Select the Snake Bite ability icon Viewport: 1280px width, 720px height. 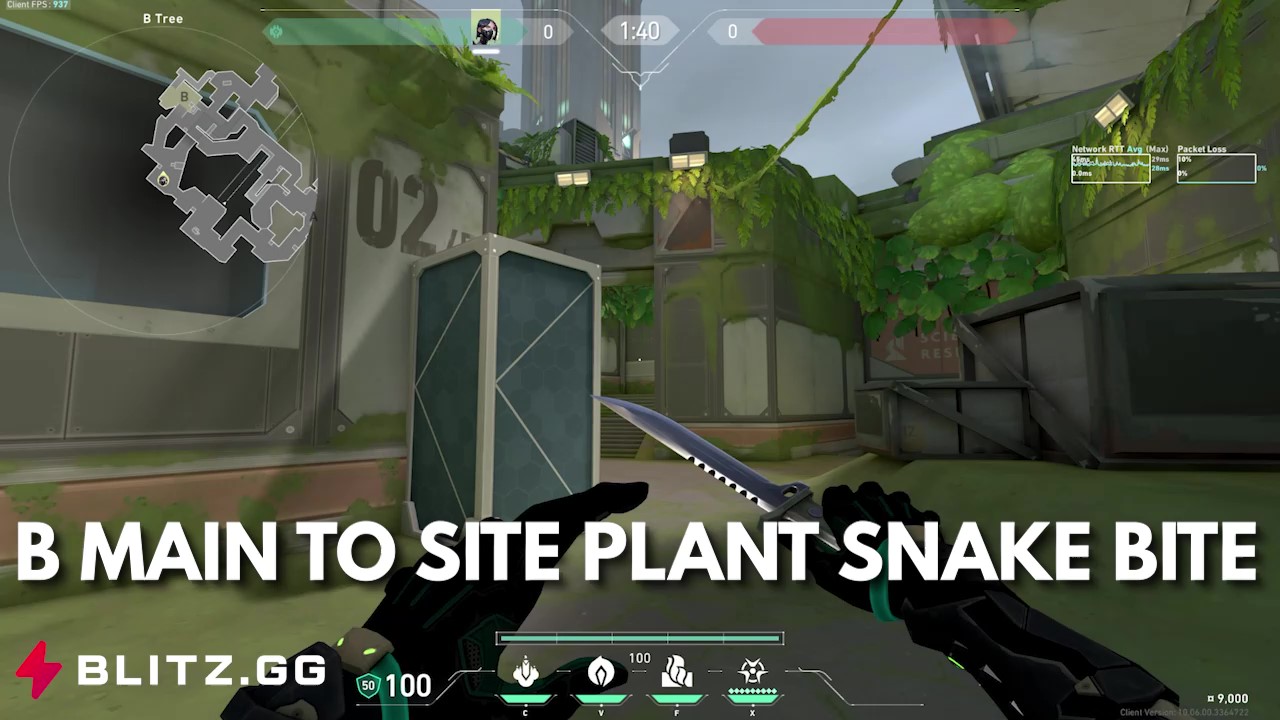(x=526, y=672)
